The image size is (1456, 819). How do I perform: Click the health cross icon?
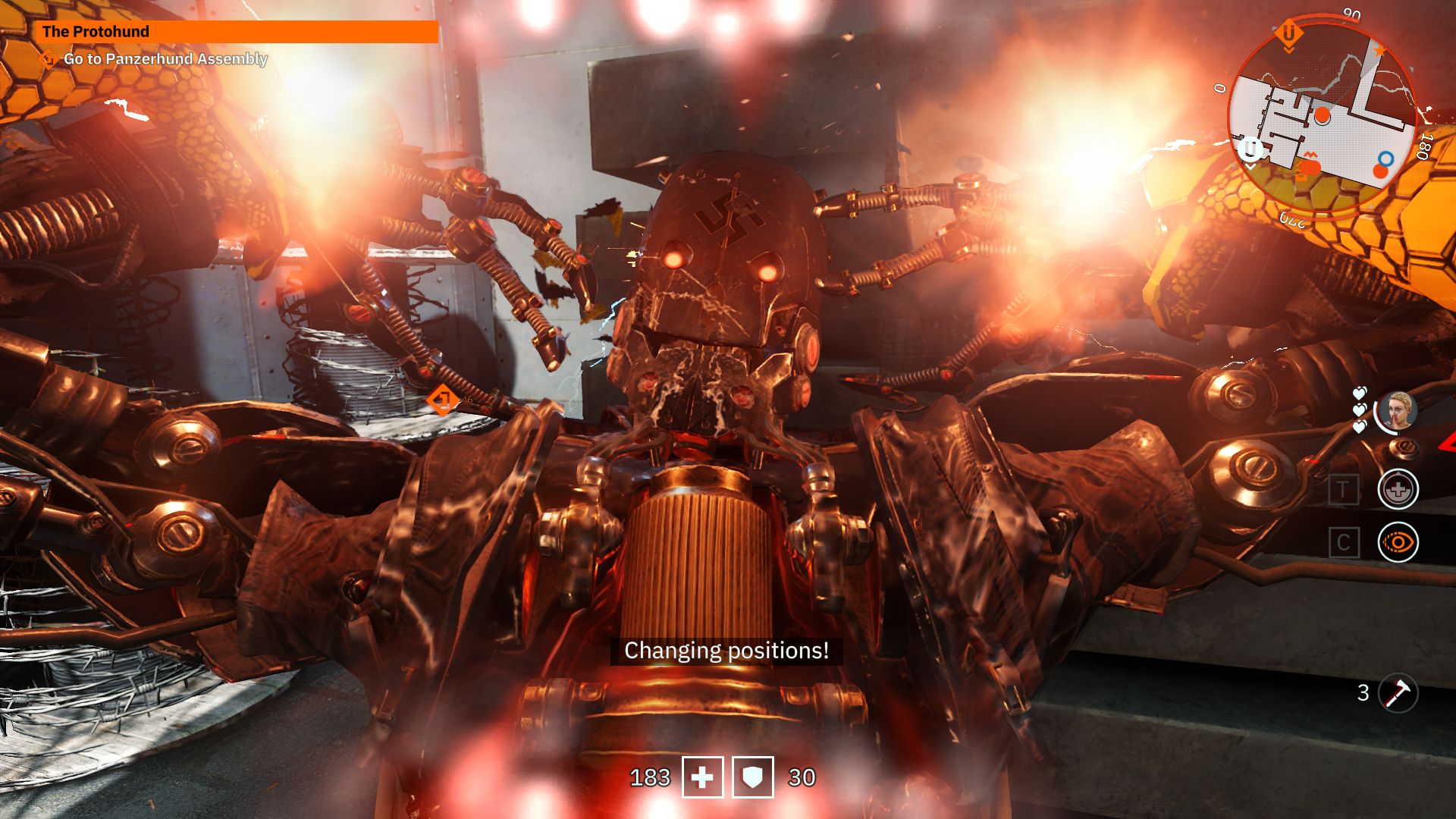(702, 777)
